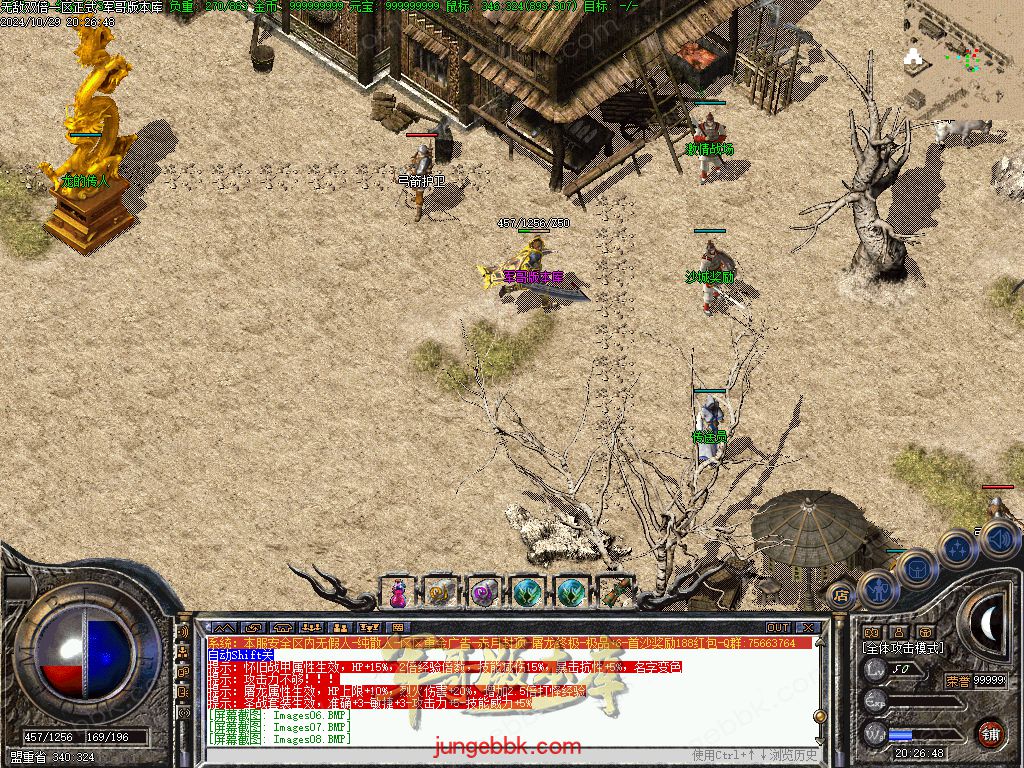The width and height of the screenshot is (1024, 768).
Task: Click the OUT button on chat panel
Action: point(777,627)
